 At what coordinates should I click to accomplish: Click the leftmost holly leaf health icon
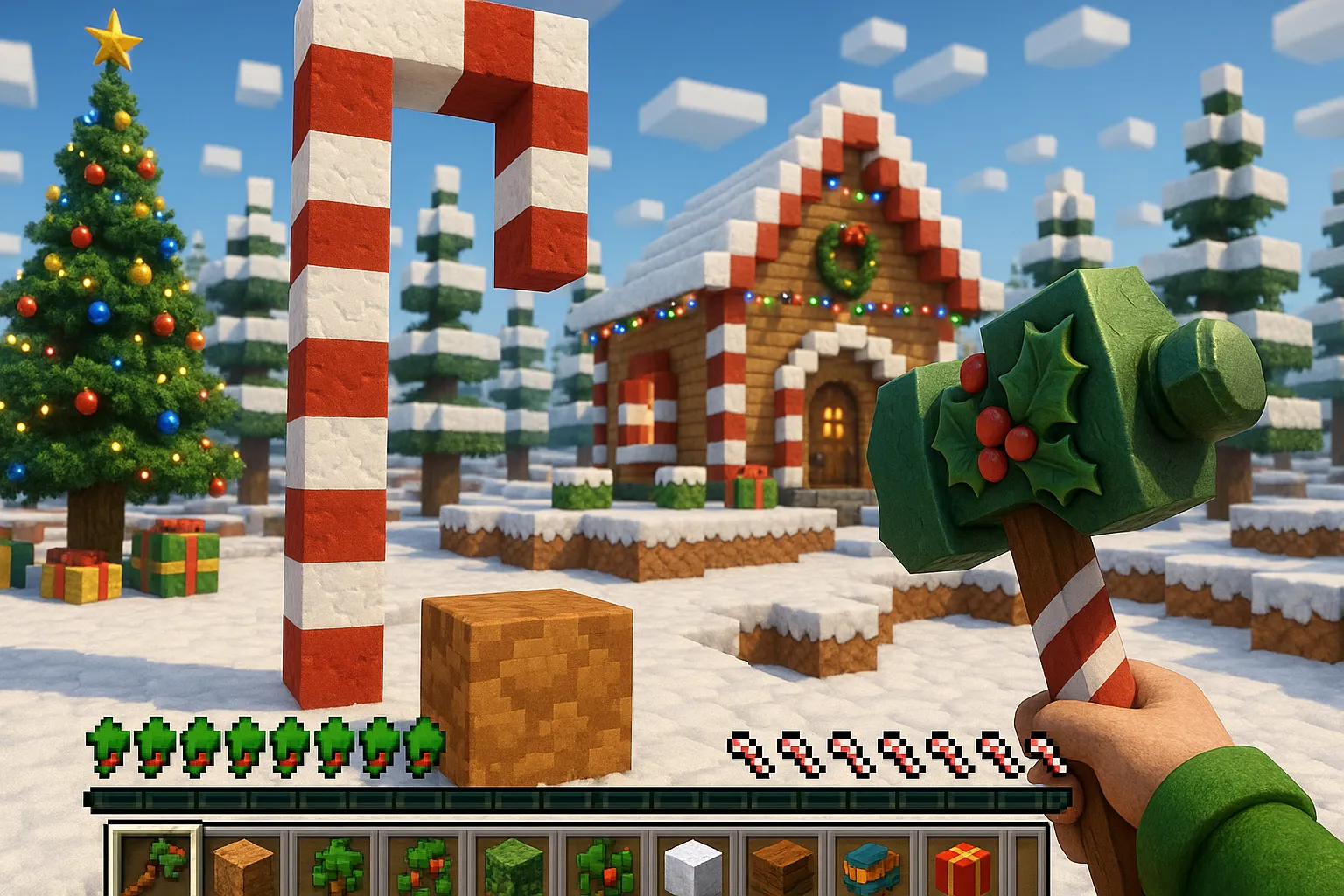click(107, 750)
